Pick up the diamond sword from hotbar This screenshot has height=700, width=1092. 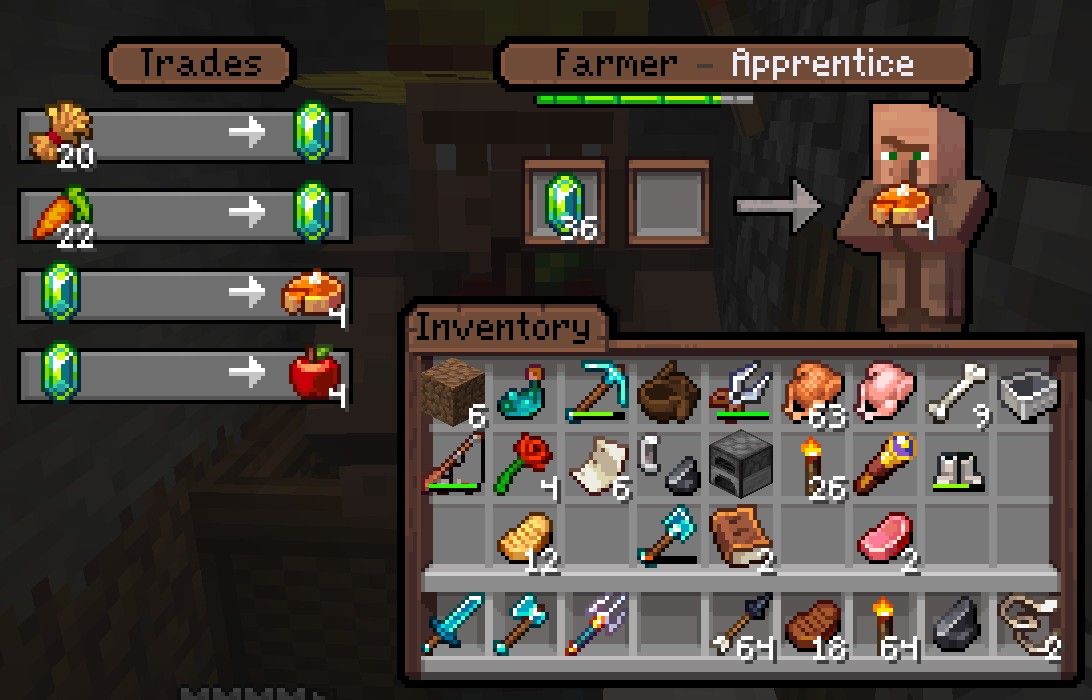[451, 623]
